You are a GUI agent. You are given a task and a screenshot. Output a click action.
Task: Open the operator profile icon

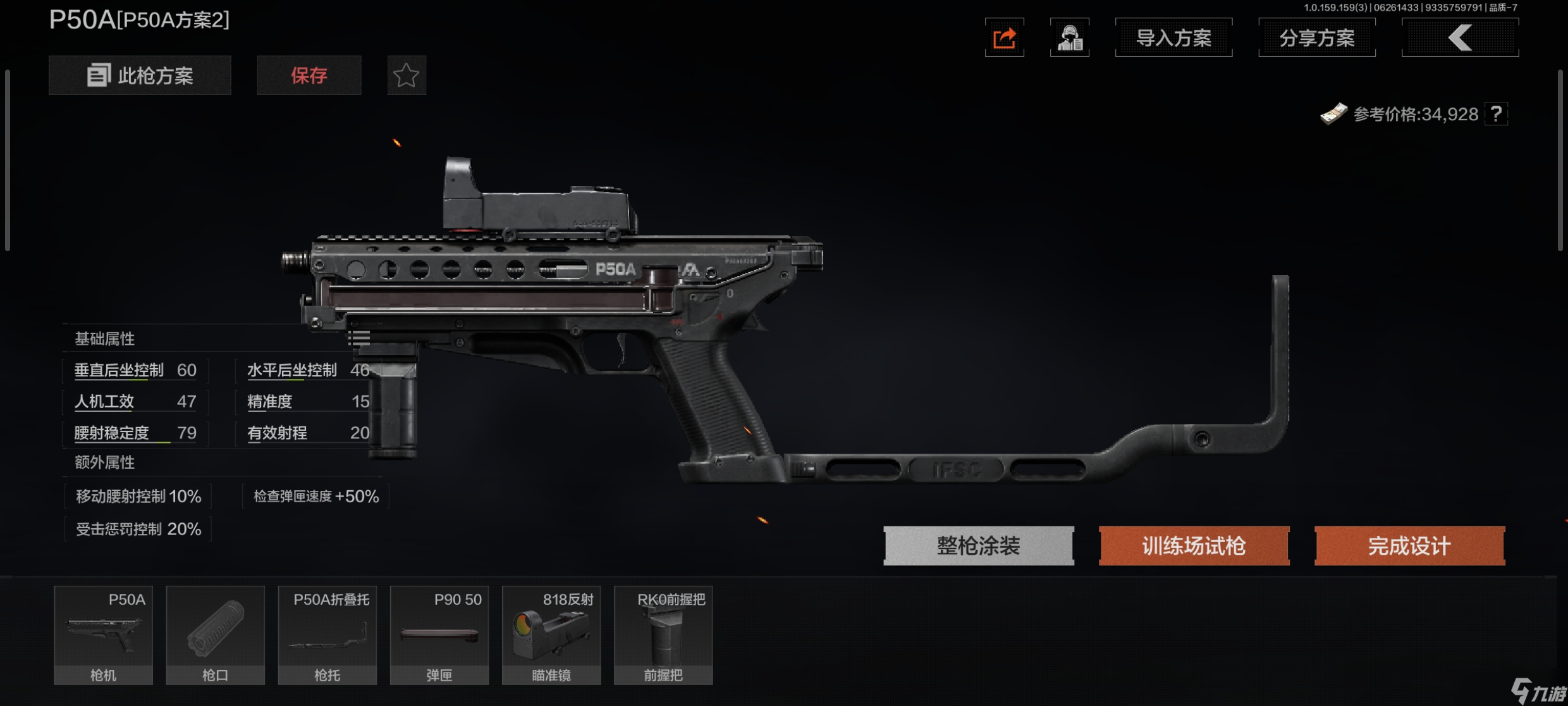[1069, 37]
